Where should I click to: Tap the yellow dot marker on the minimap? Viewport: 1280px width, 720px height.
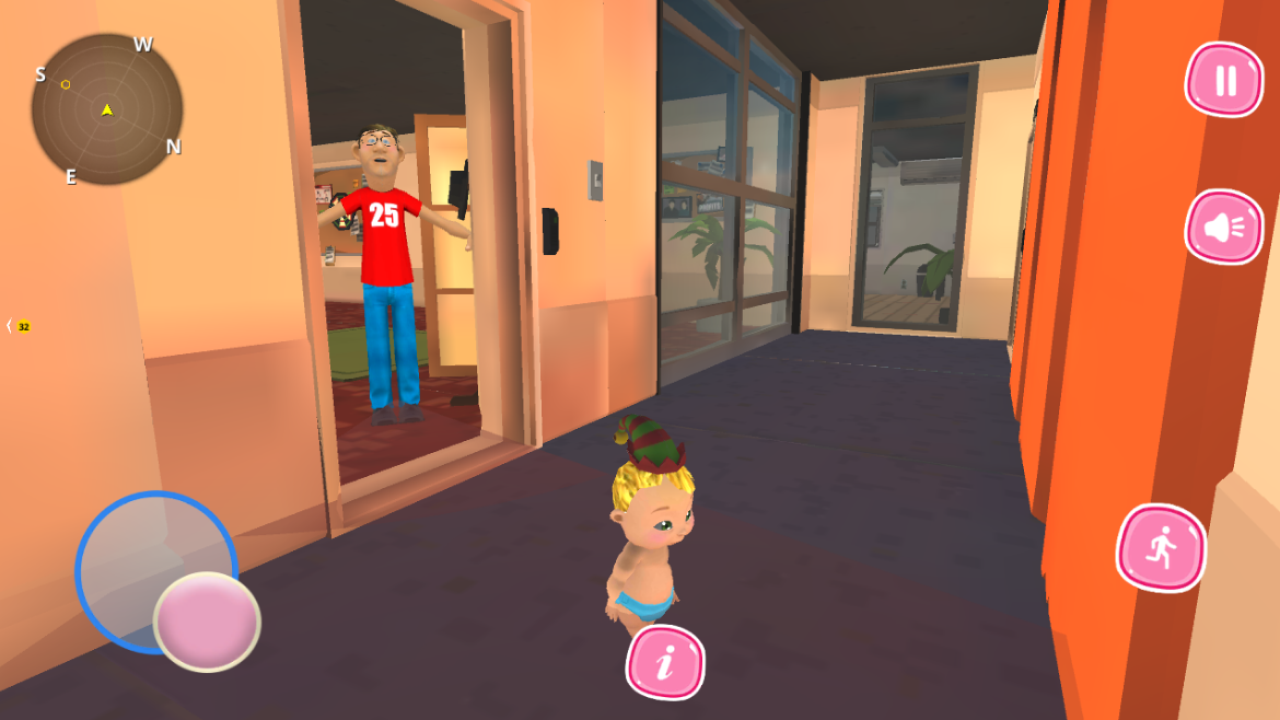point(64,85)
